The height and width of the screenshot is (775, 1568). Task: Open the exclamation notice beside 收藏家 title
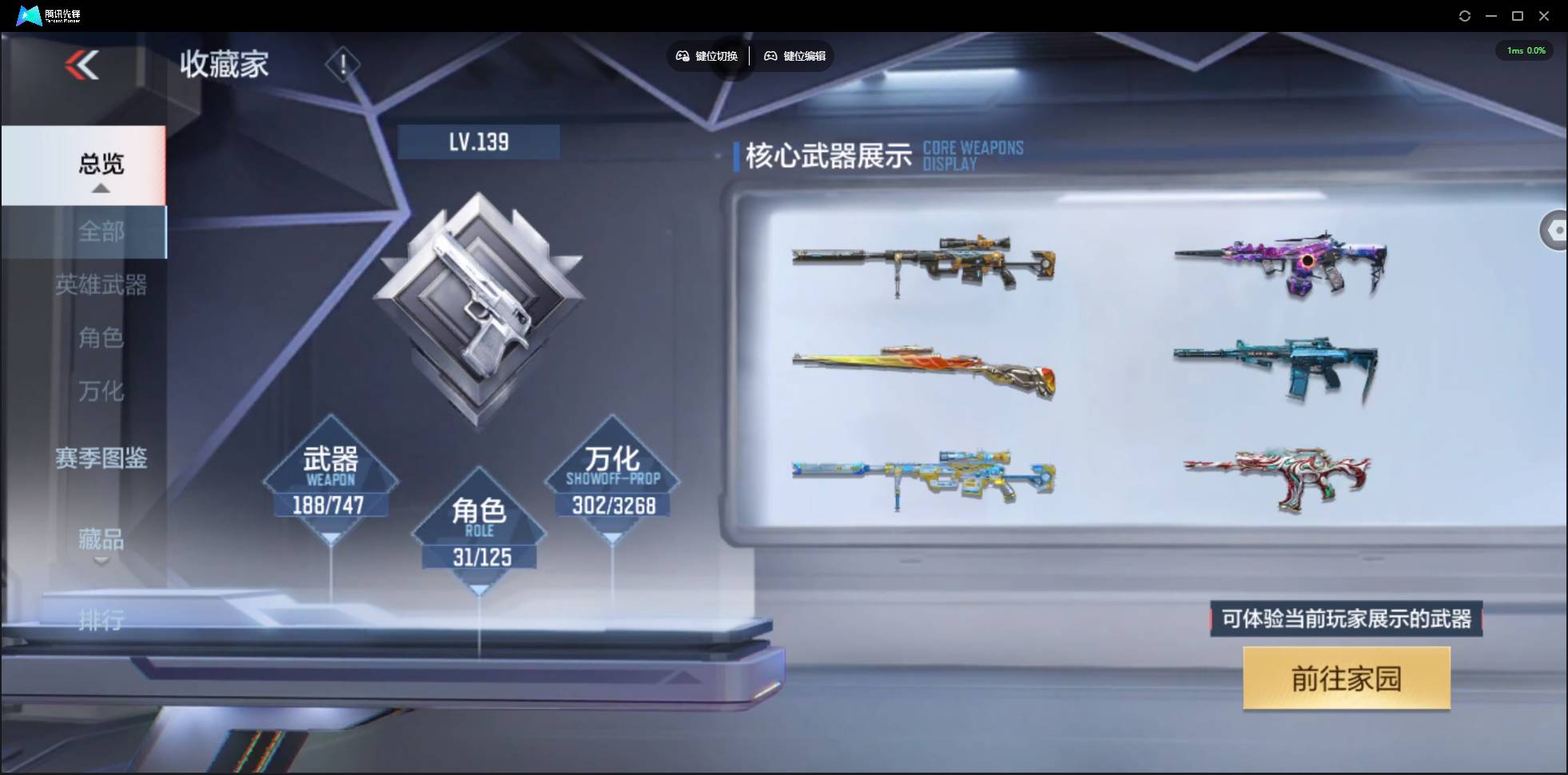(x=343, y=64)
